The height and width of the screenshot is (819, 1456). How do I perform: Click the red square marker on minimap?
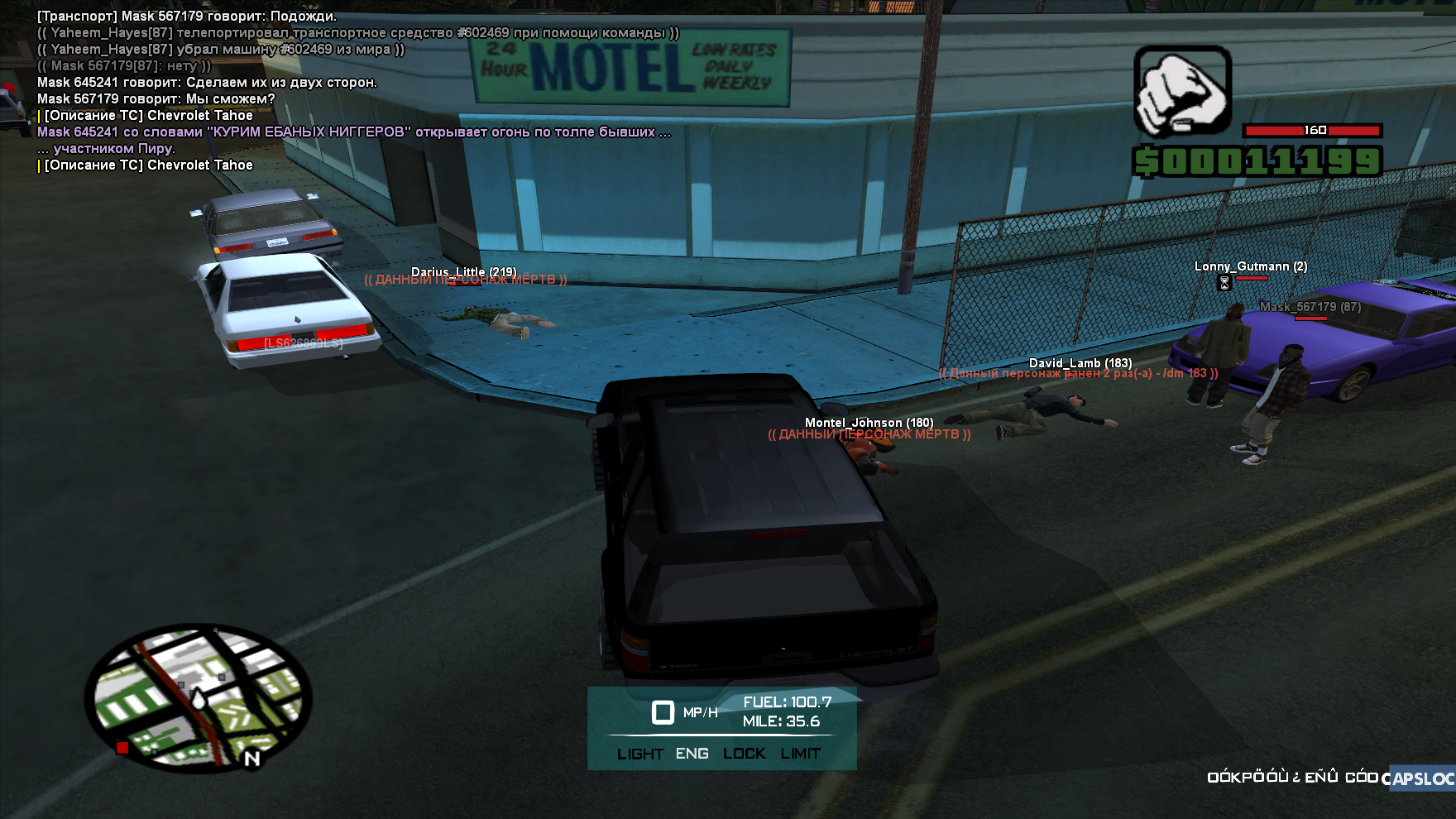click(122, 748)
